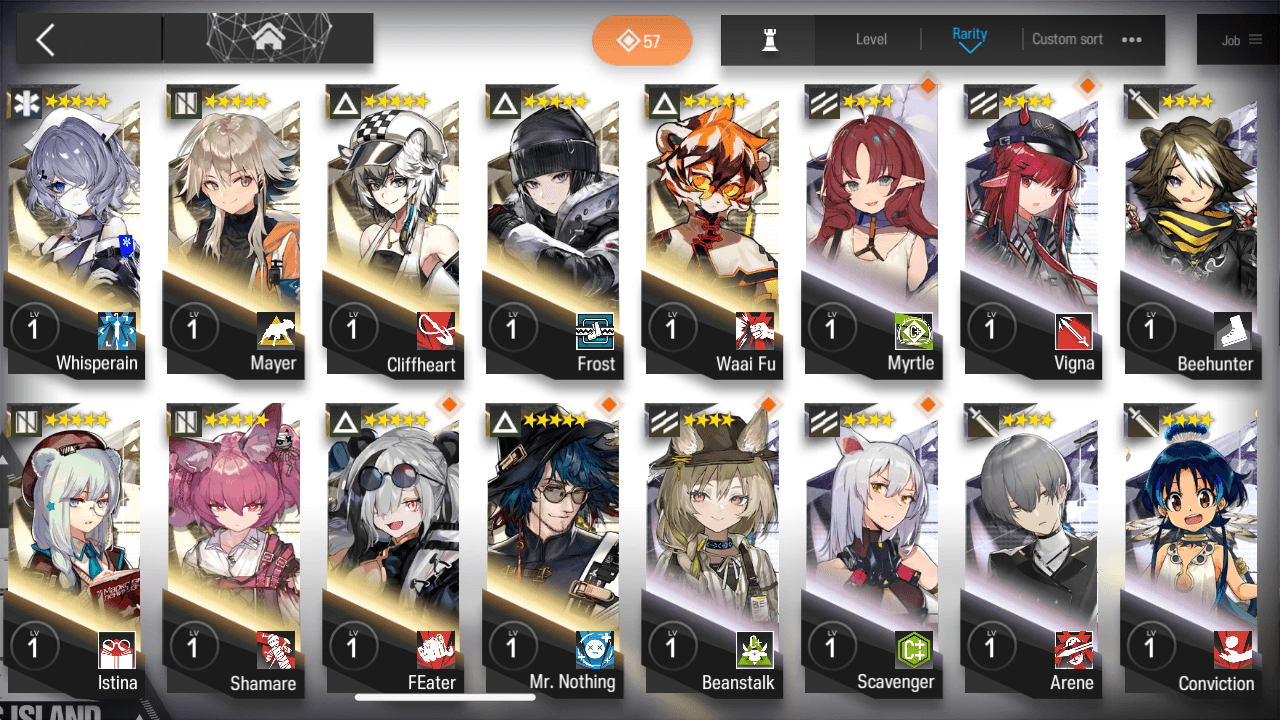Viewport: 1280px width, 720px height.
Task: Select the Beehunter operator card
Action: 1191,230
